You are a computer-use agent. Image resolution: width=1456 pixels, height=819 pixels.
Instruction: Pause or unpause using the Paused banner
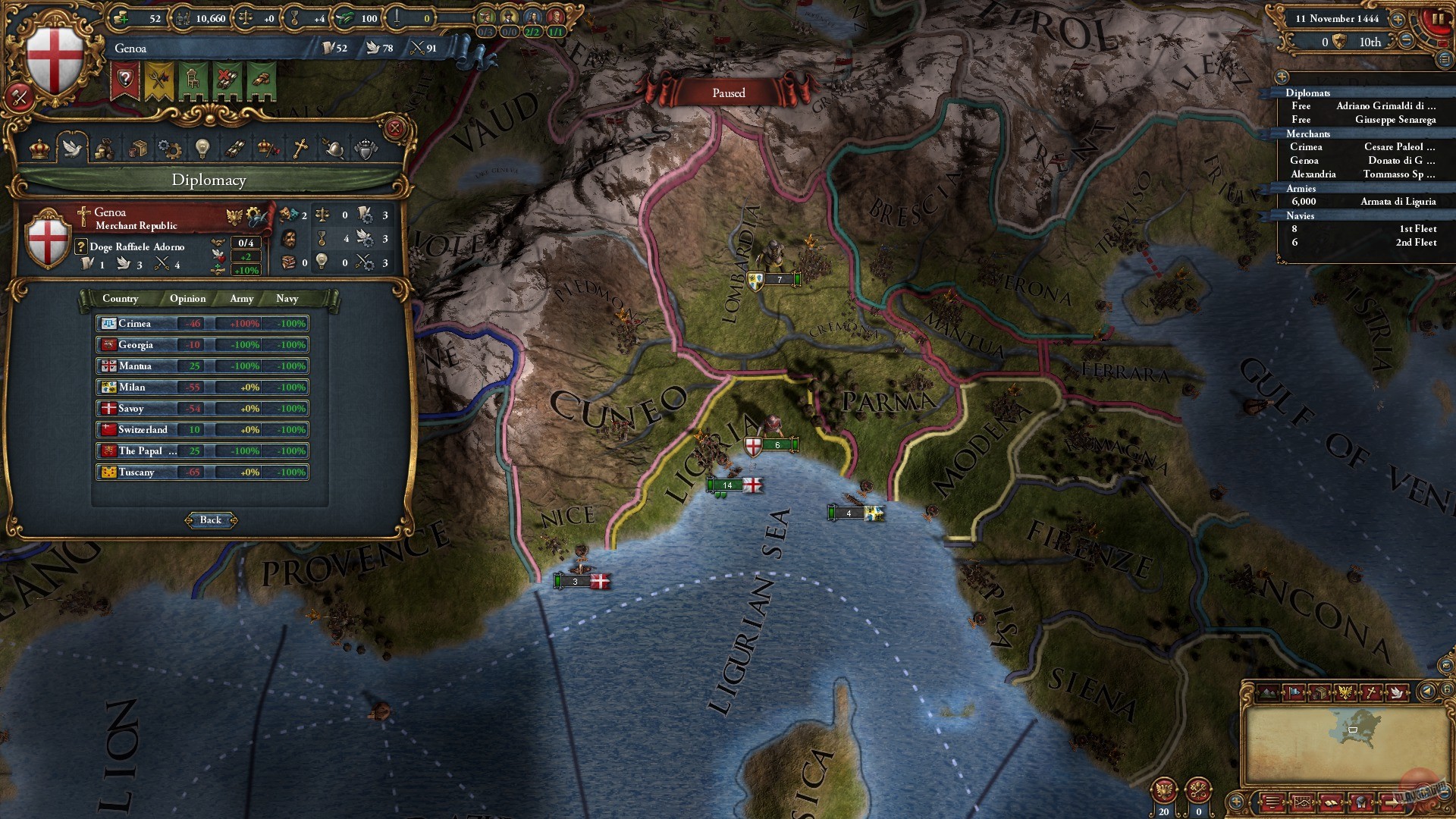[x=728, y=93]
